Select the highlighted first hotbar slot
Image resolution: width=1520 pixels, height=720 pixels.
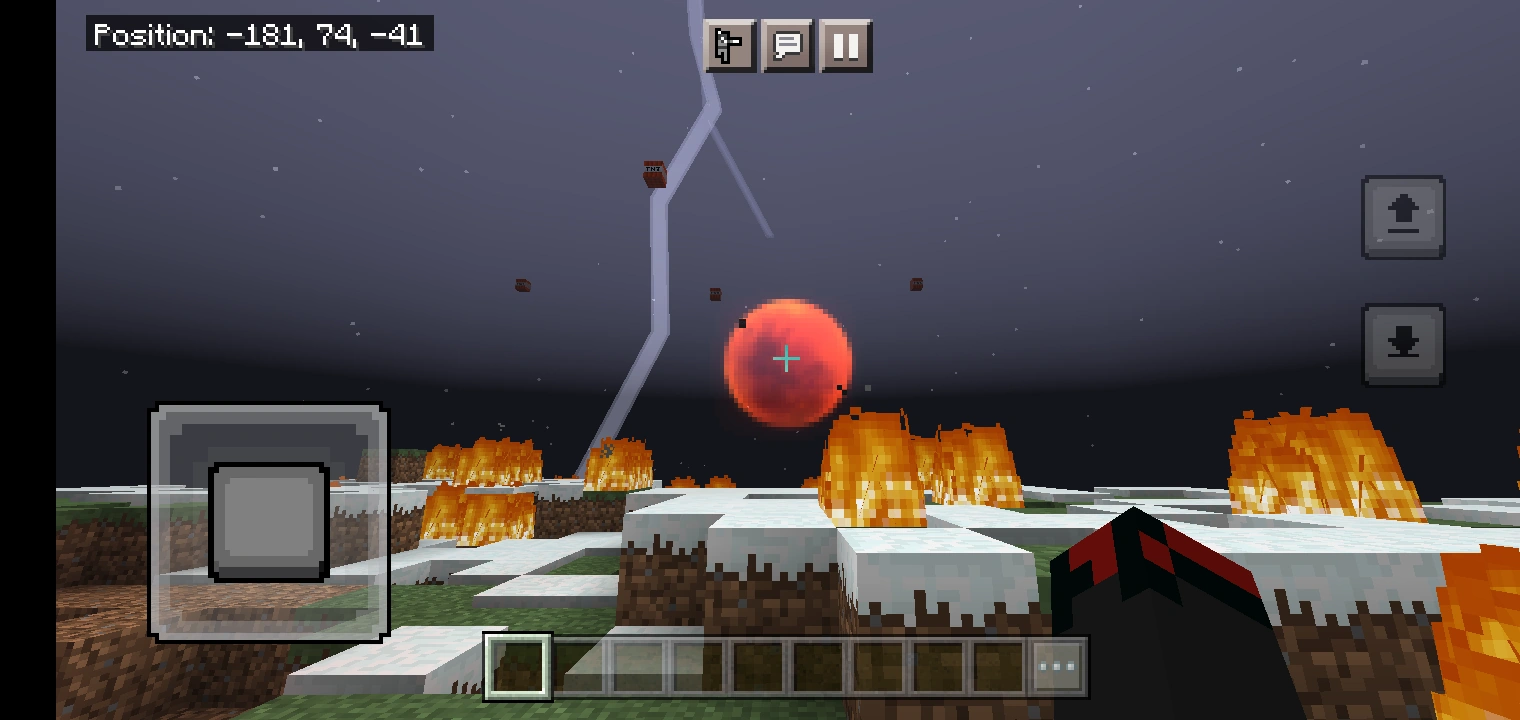(x=517, y=666)
